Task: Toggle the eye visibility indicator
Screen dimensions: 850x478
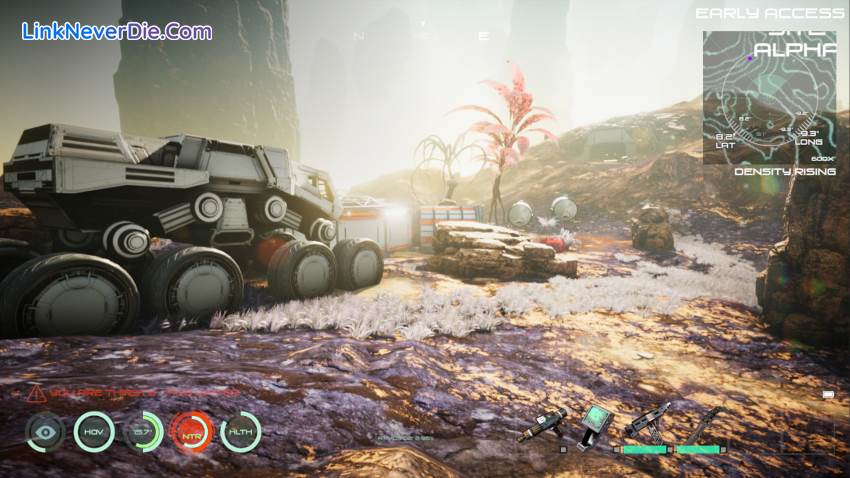Action: coord(45,432)
